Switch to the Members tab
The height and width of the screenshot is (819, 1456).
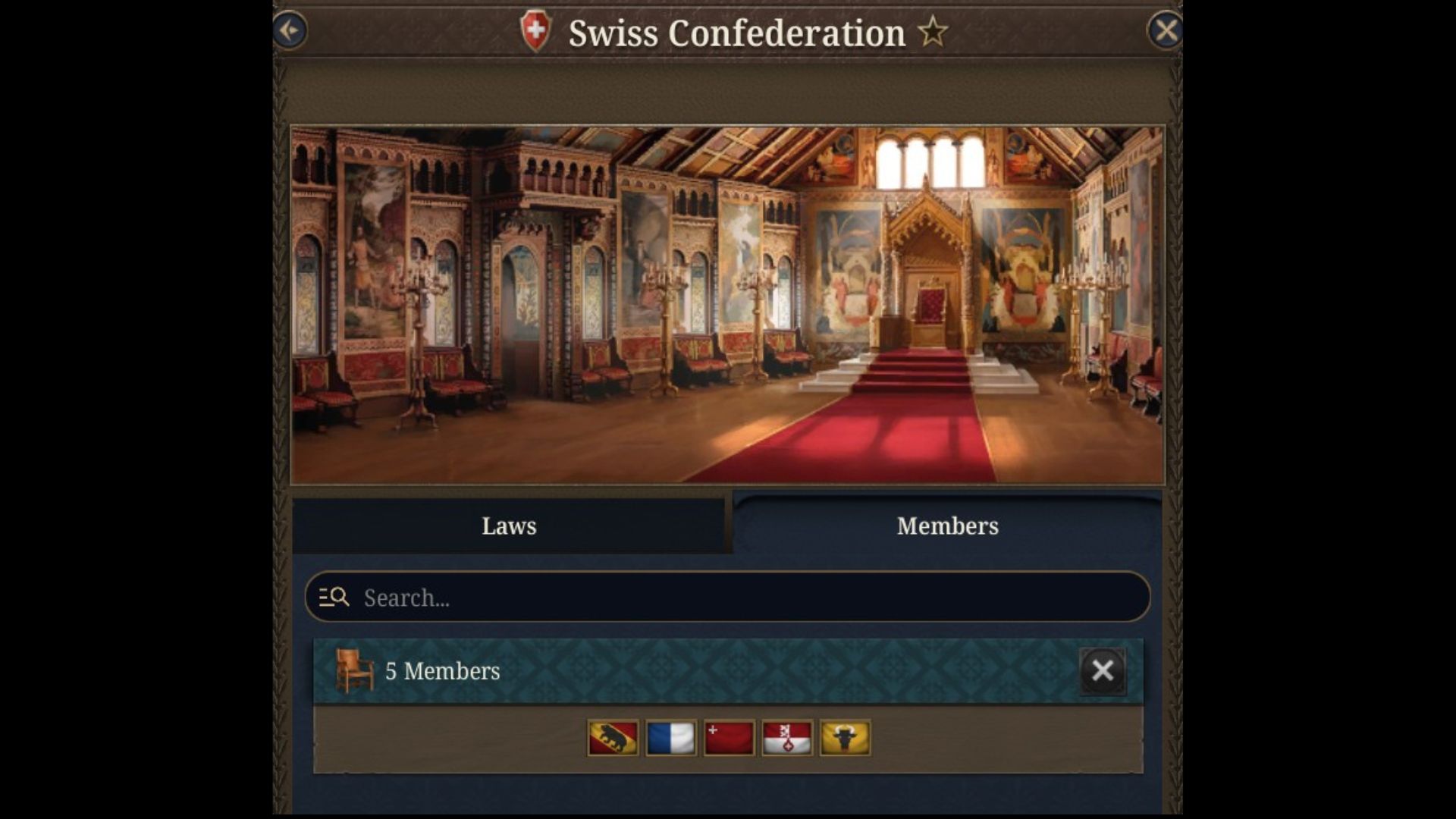947,526
